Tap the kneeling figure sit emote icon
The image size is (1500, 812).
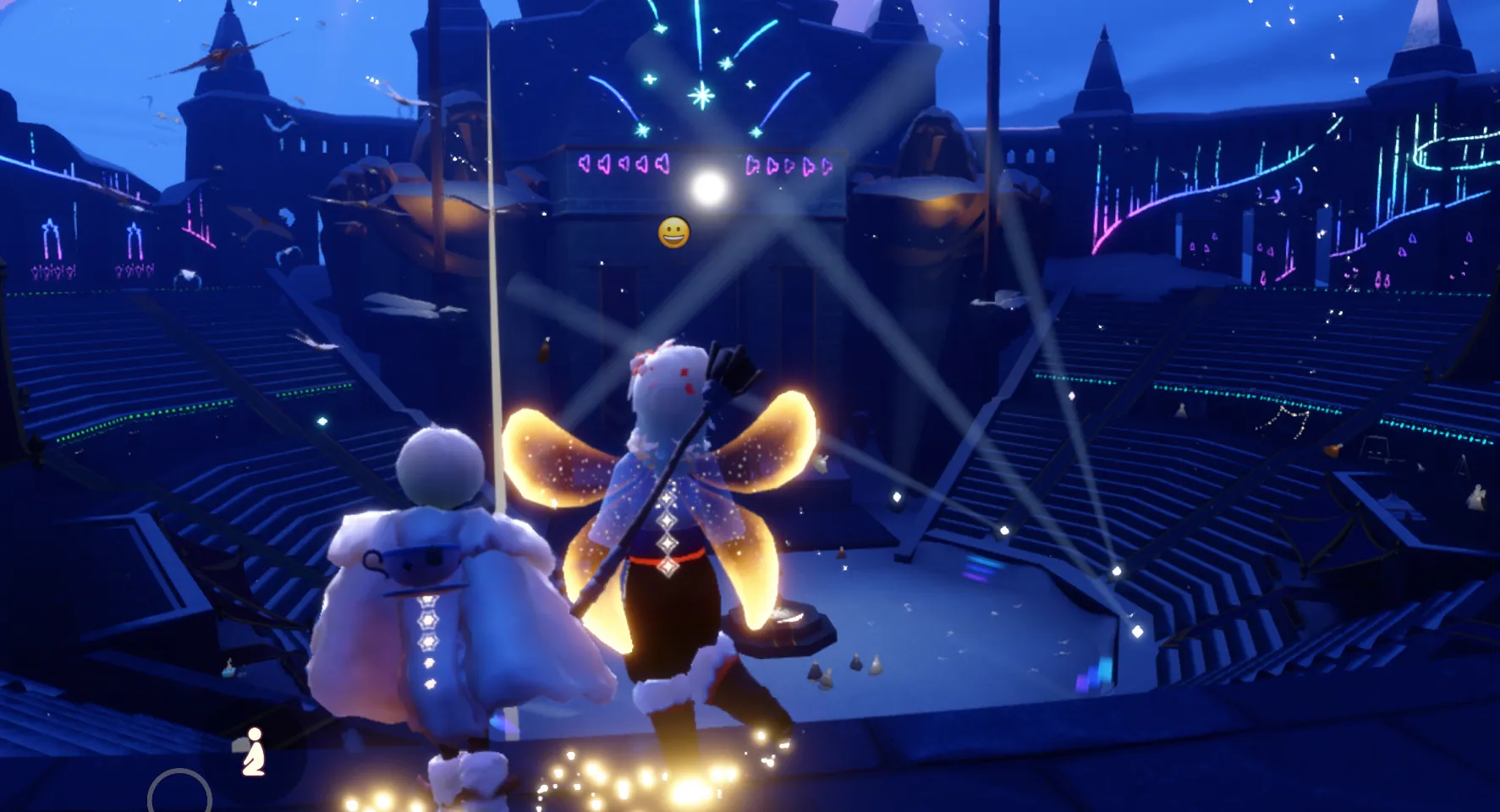pyautogui.click(x=252, y=752)
